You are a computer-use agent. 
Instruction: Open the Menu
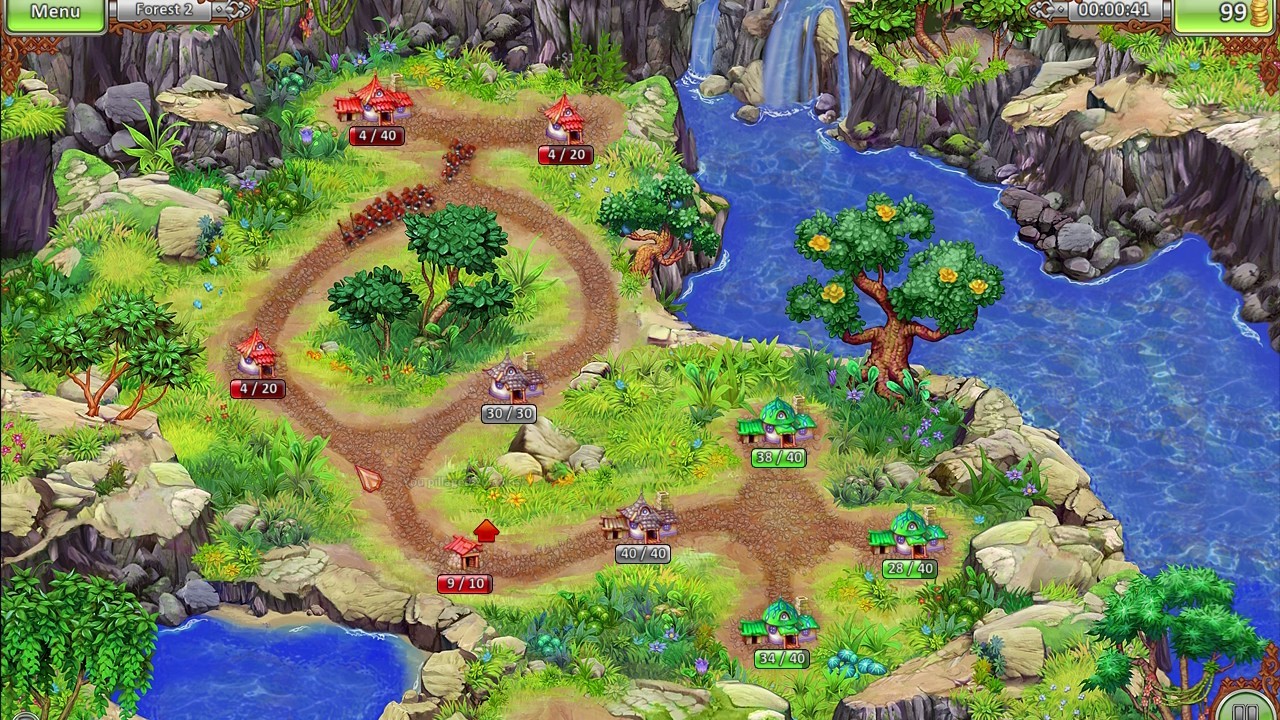pos(57,12)
